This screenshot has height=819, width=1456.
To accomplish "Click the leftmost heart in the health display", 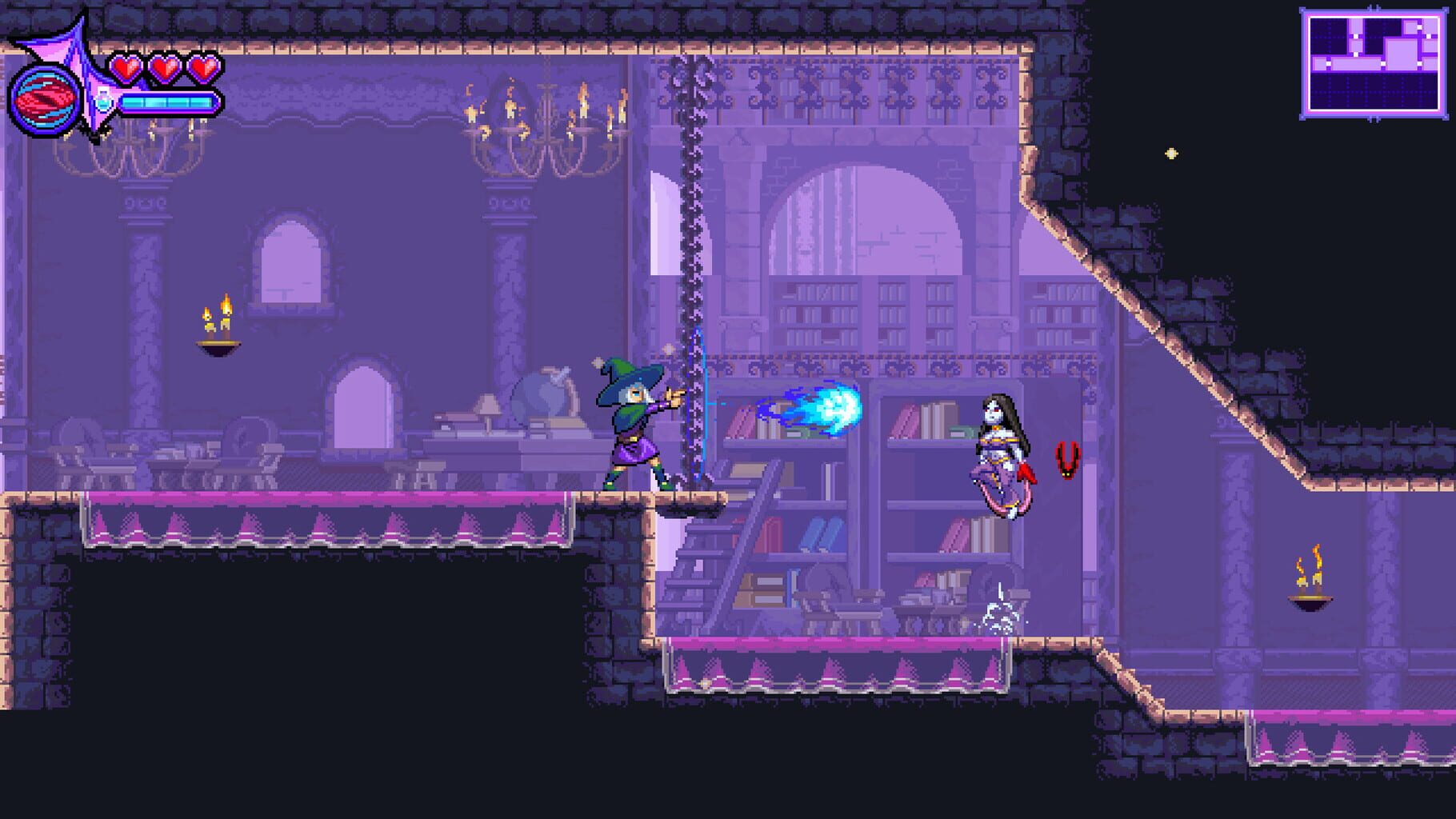I will (x=126, y=69).
